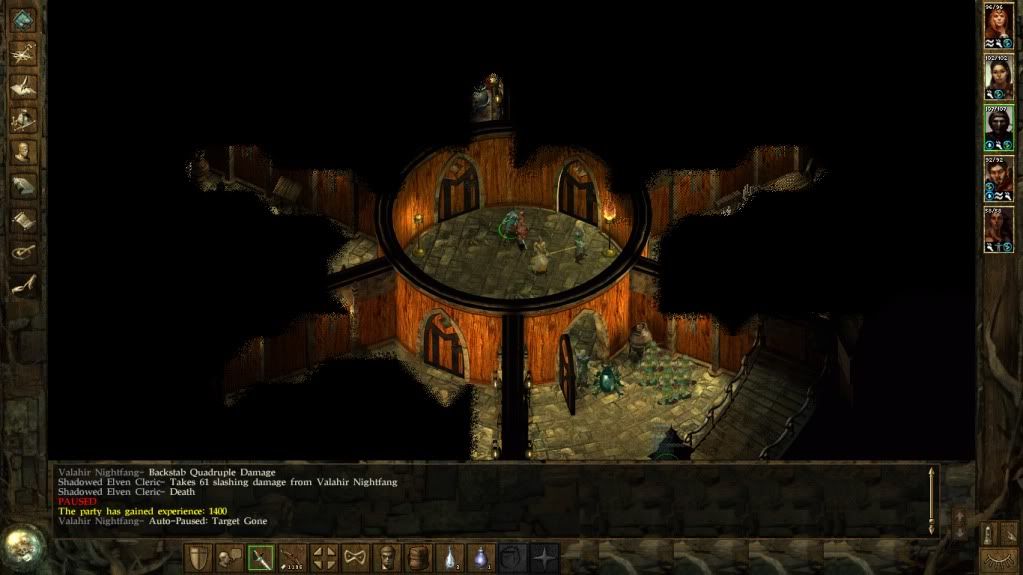
Task: Open the character record bust icon
Action: coord(23,152)
